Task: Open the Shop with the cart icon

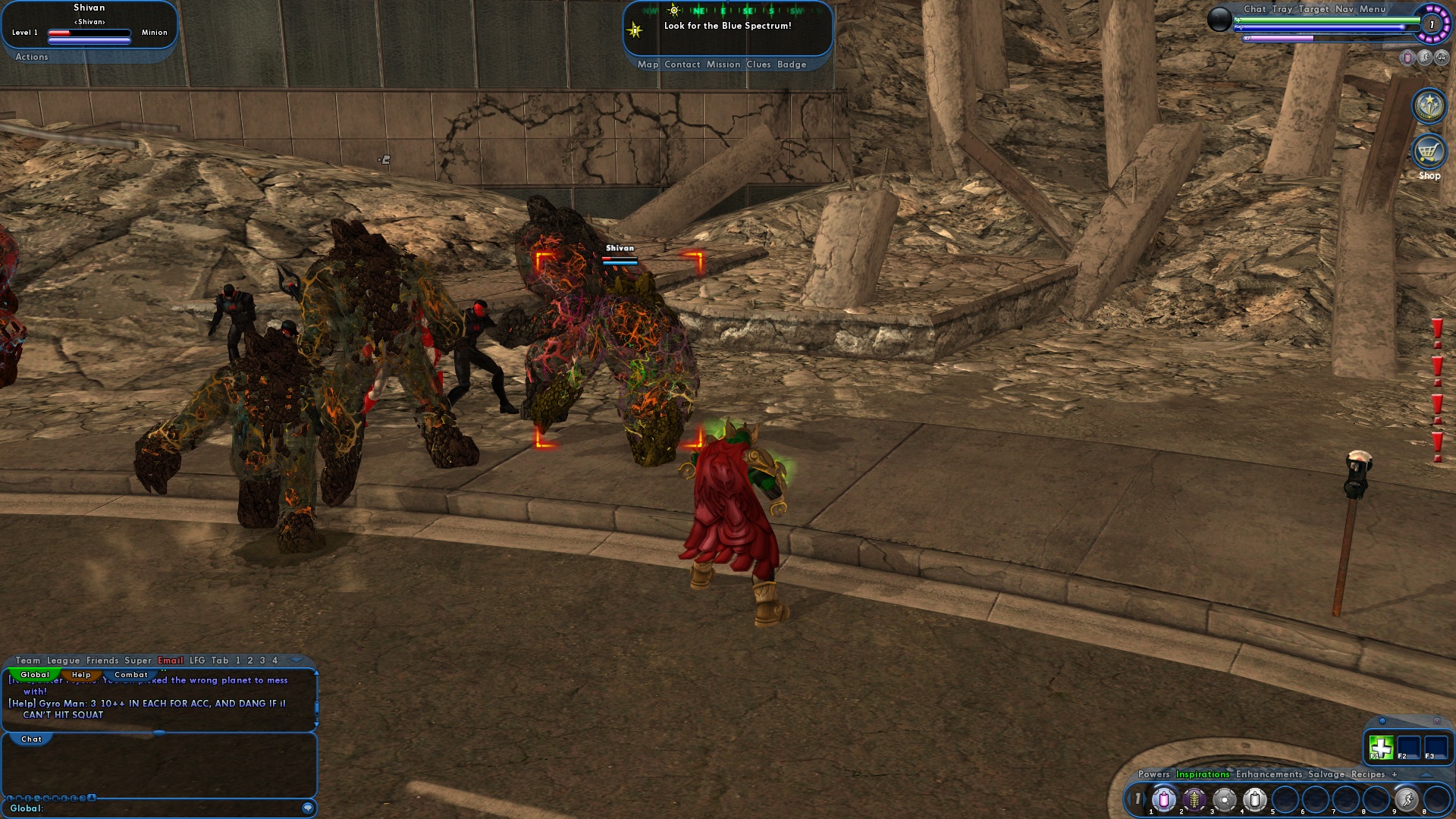Action: (1429, 152)
